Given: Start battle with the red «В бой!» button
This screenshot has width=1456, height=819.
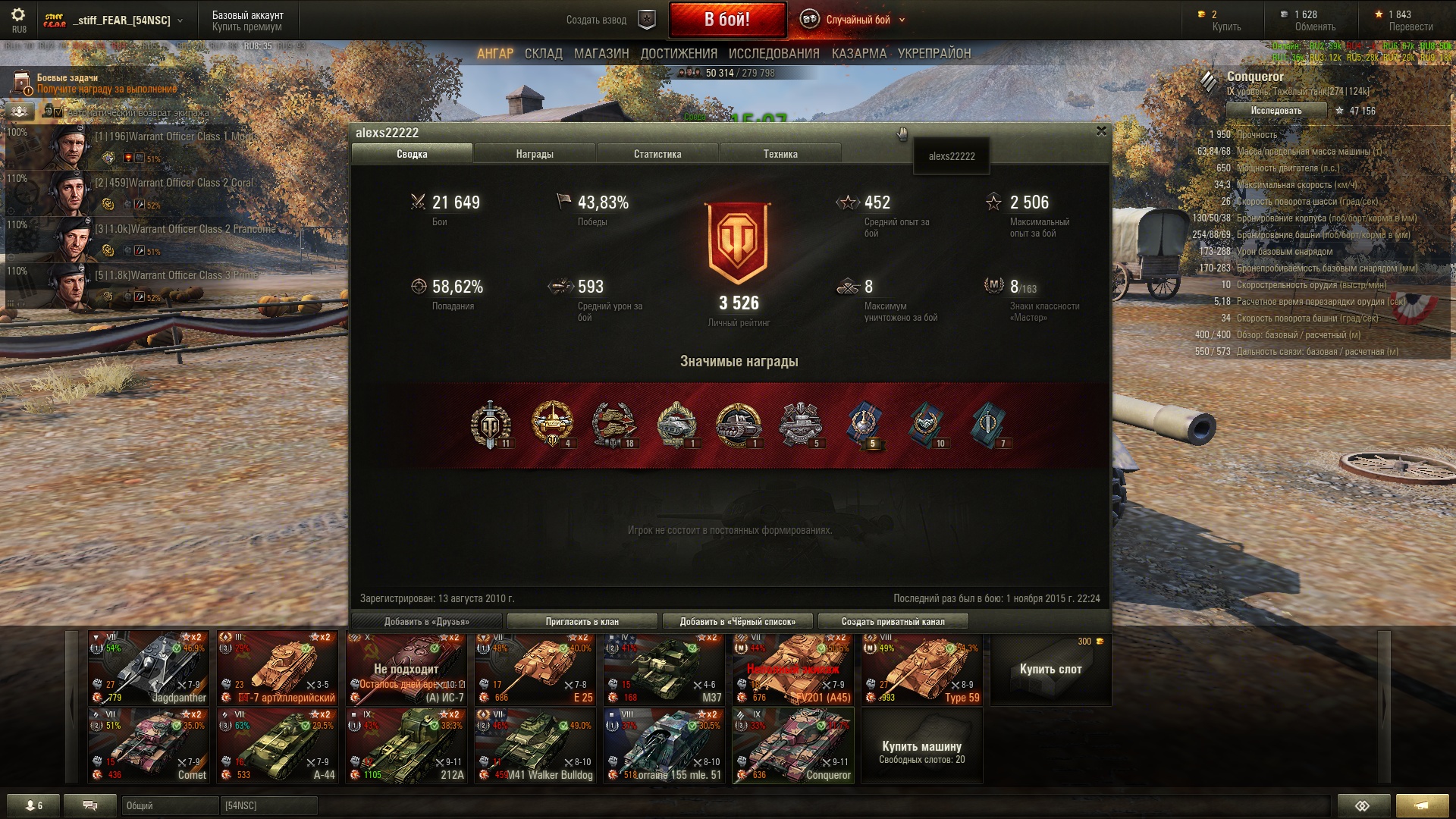Looking at the screenshot, I should coord(726,20).
